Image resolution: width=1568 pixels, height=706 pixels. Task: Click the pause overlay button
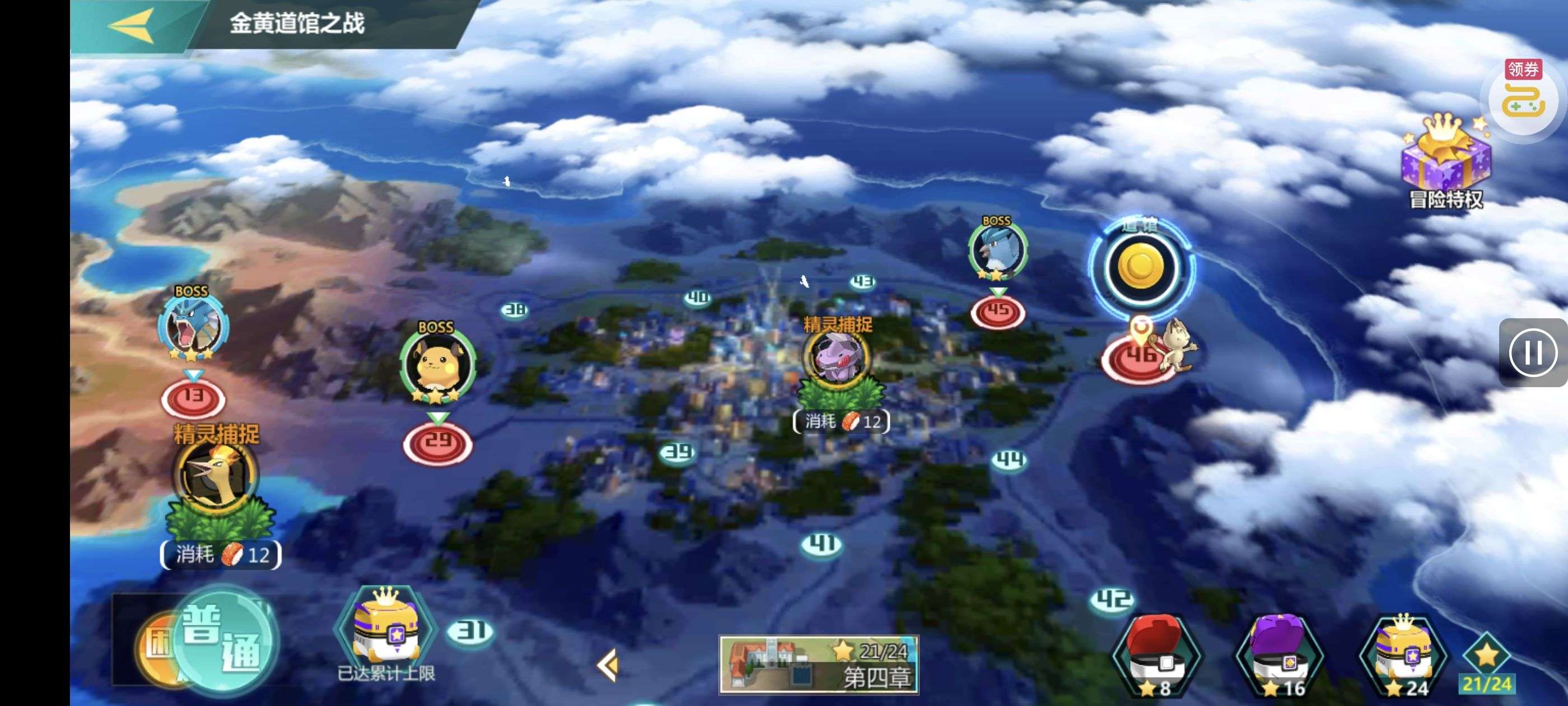coord(1532,352)
